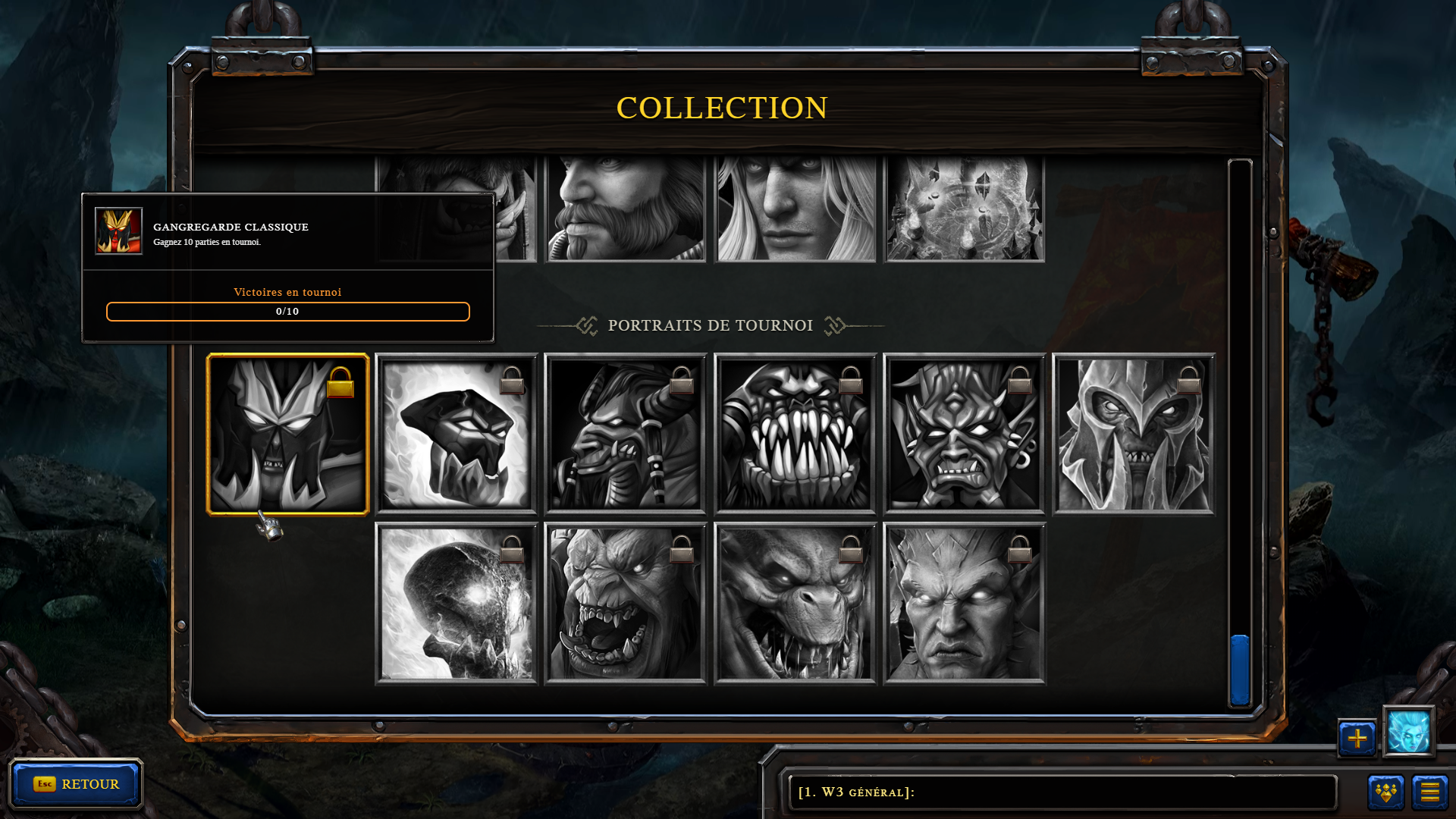Viewport: 1456px width, 819px height.
Task: Click the W3 Général chat input box
Action: click(x=1062, y=792)
